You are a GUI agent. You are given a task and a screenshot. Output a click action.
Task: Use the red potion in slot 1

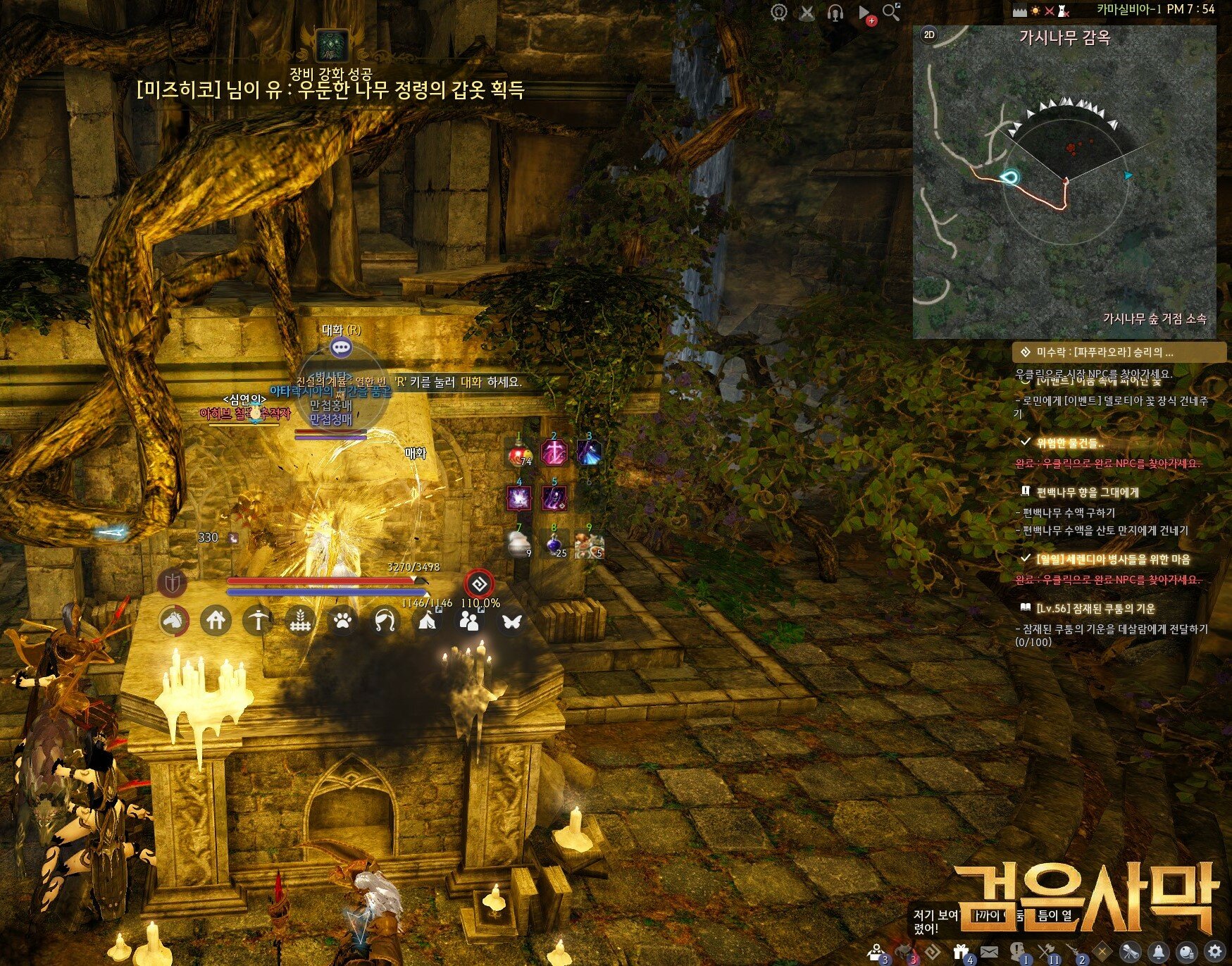[x=520, y=454]
